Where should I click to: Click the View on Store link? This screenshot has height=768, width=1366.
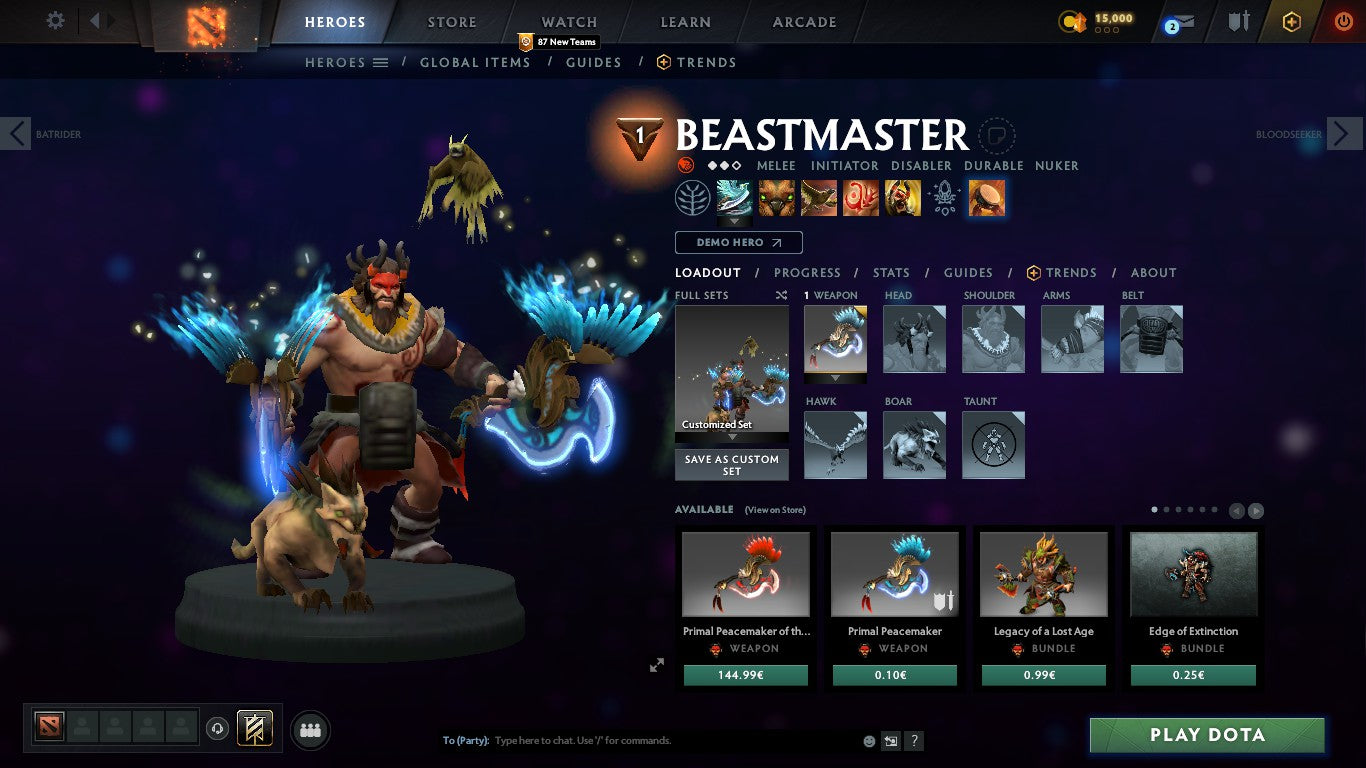775,510
